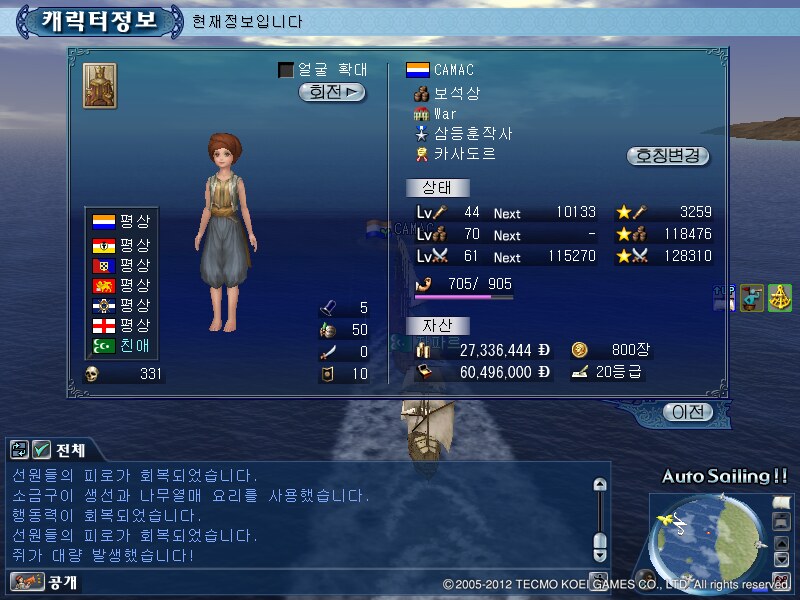
Task: Click the chat log scroll-up arrow
Action: point(600,484)
